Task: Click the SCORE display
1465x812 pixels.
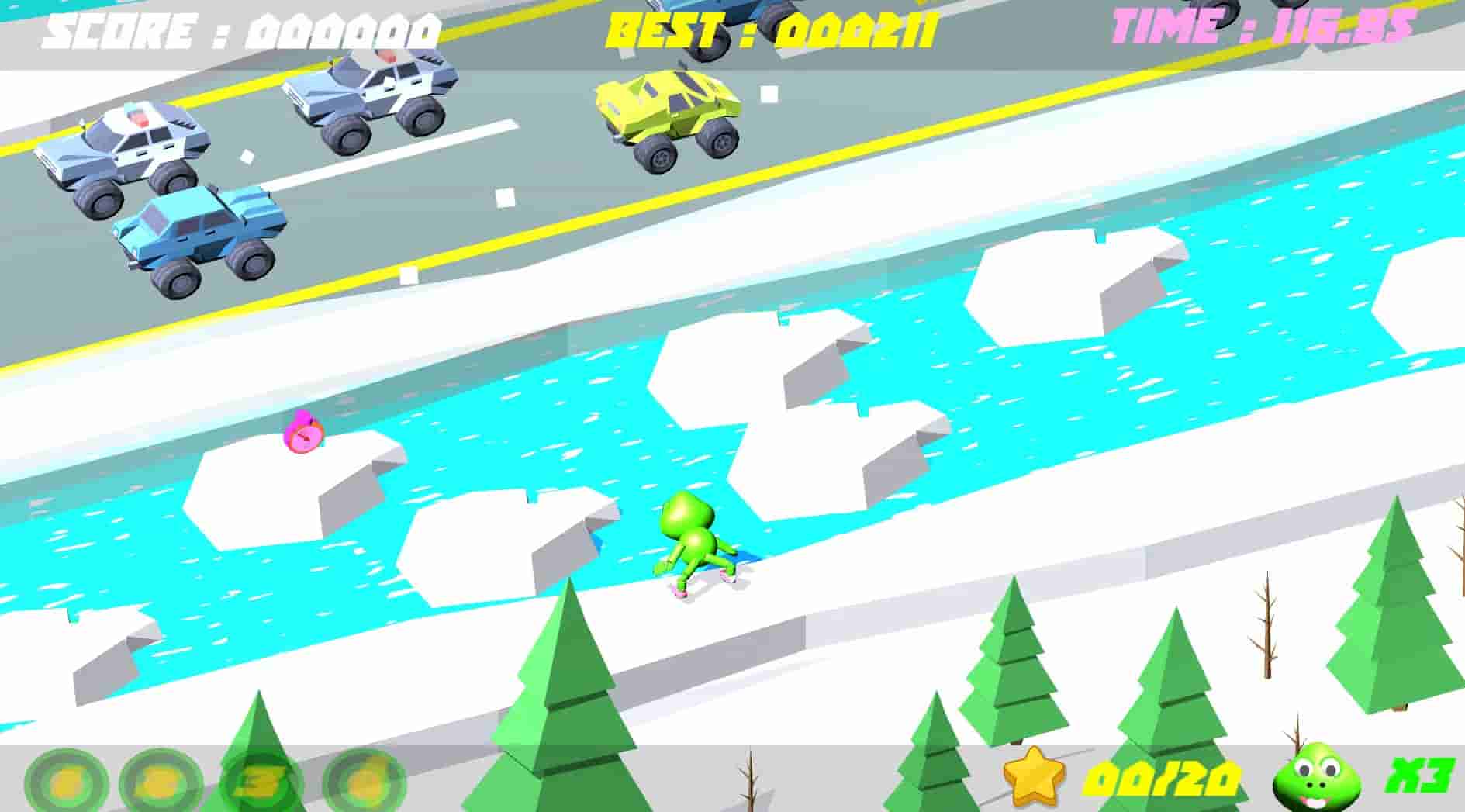Action: coord(240,31)
